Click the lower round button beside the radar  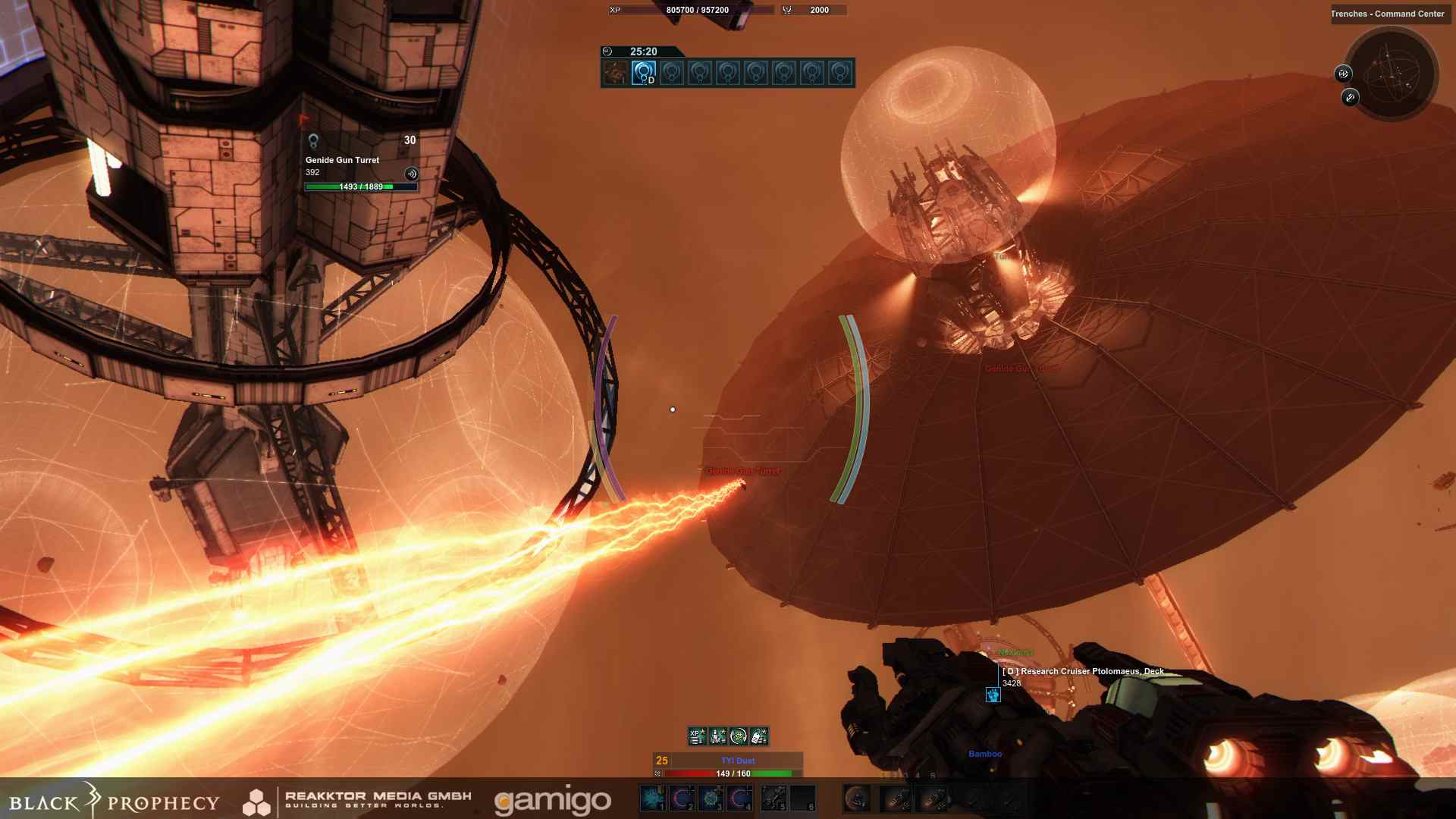pos(1350,97)
